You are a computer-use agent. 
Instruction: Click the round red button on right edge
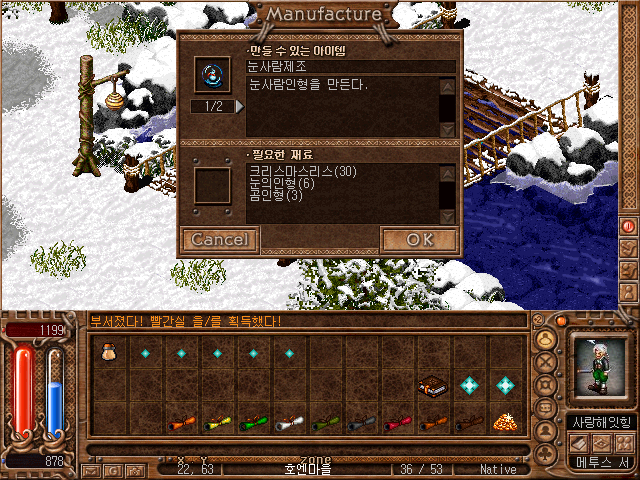[629, 226]
